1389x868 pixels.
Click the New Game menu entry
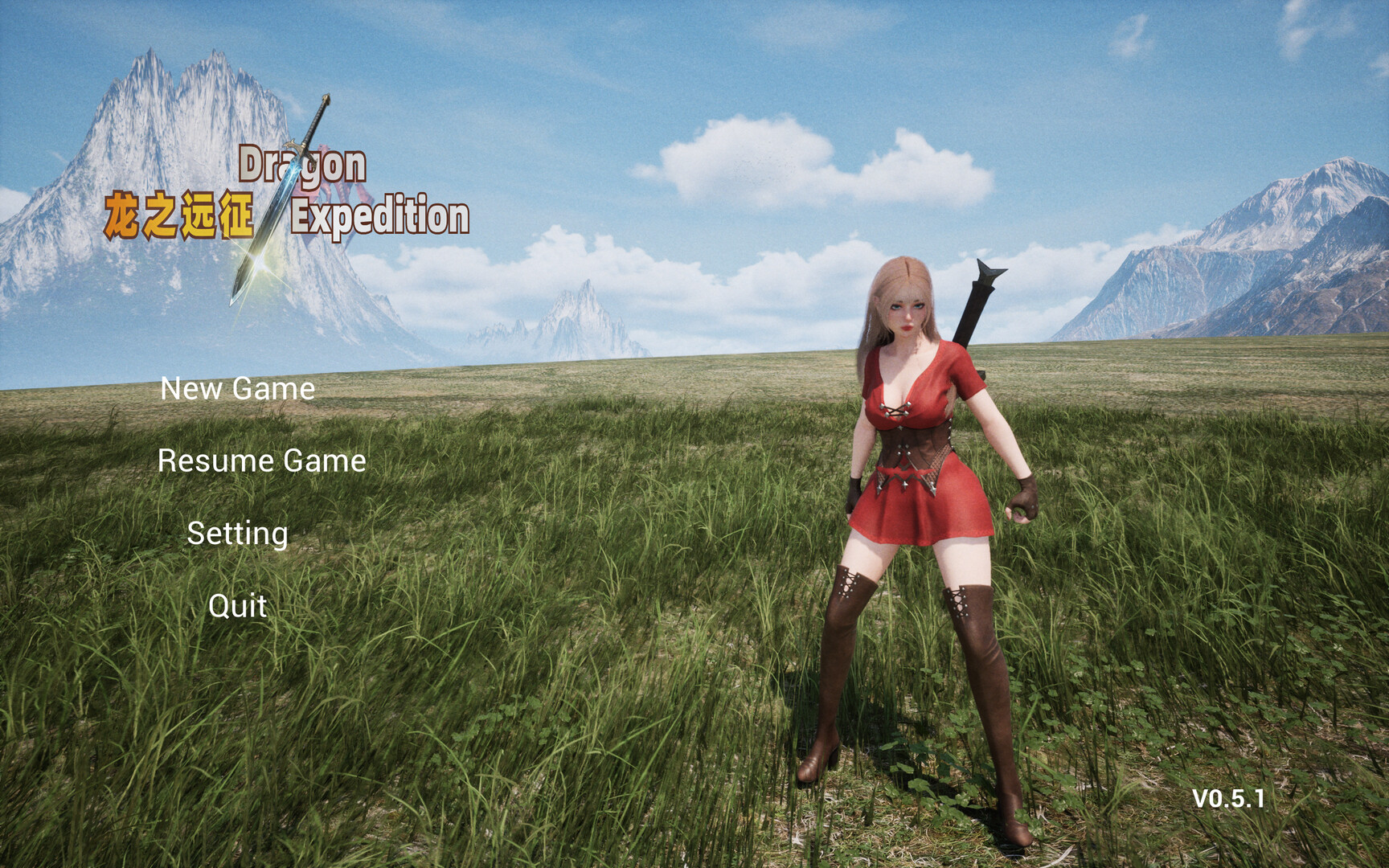(x=237, y=391)
